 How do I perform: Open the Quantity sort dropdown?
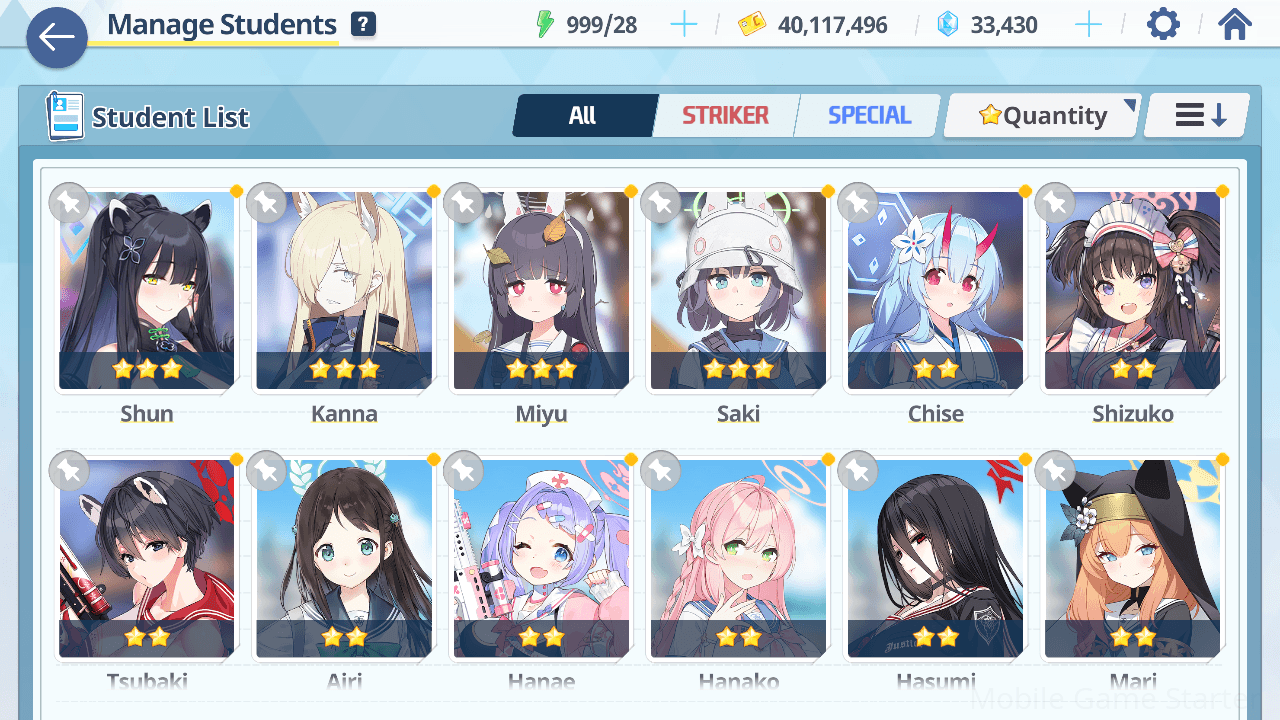[1043, 116]
